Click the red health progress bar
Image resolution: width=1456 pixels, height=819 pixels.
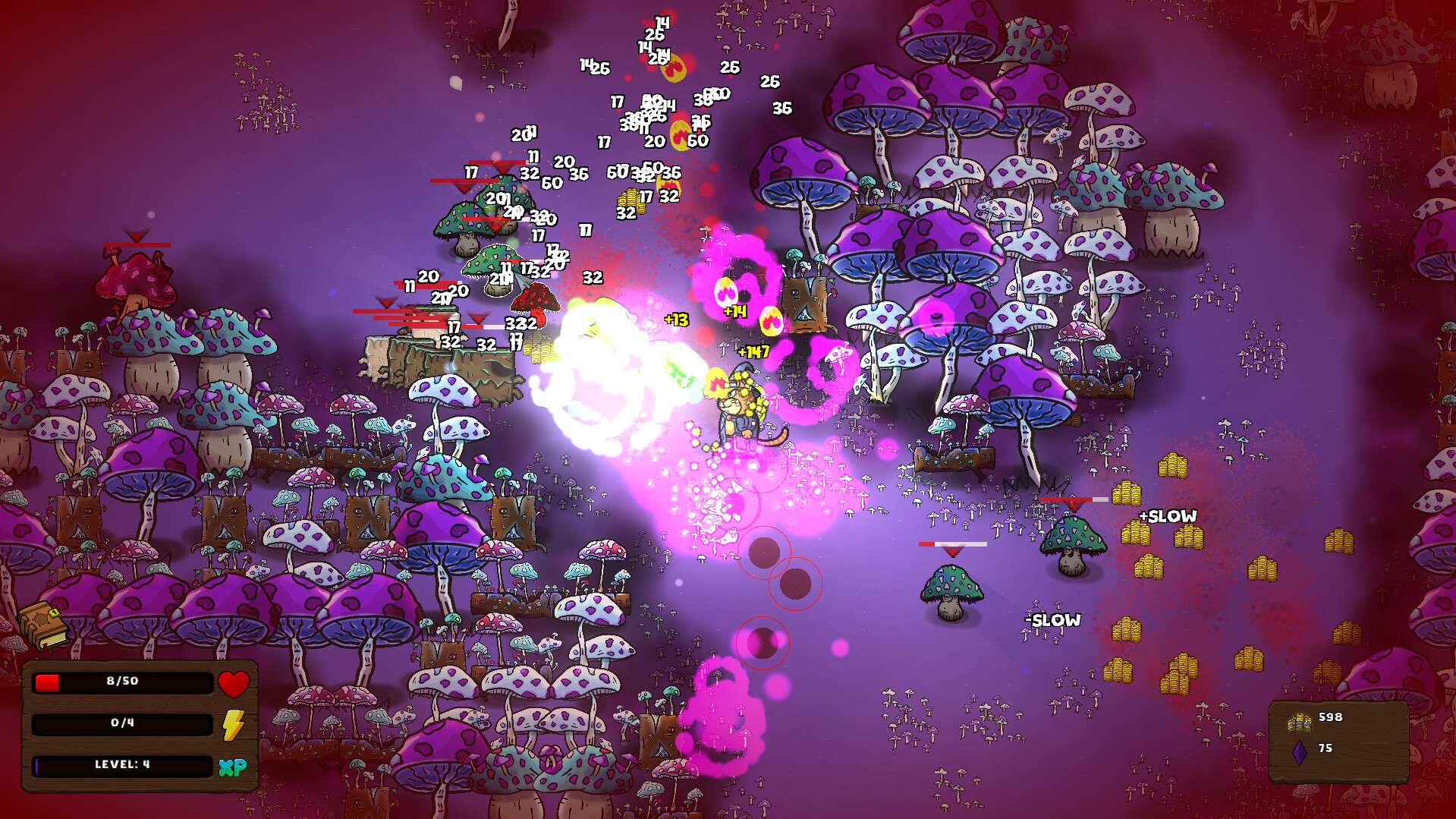pos(47,682)
